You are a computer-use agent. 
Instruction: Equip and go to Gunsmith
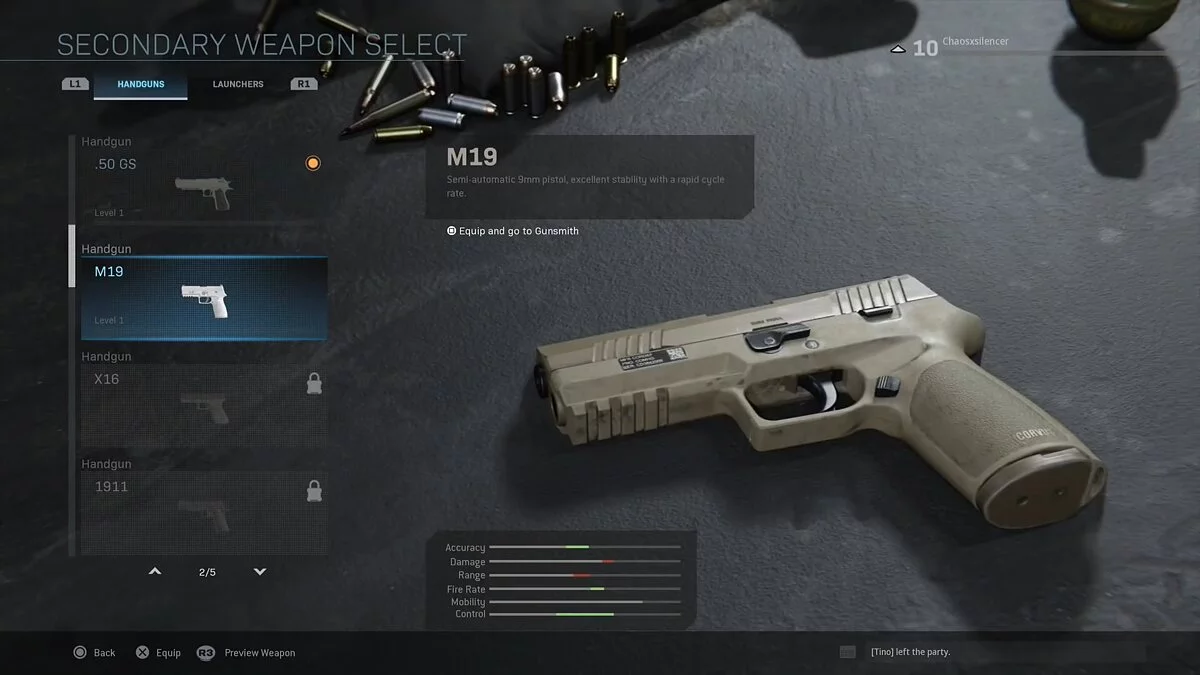[x=513, y=231]
